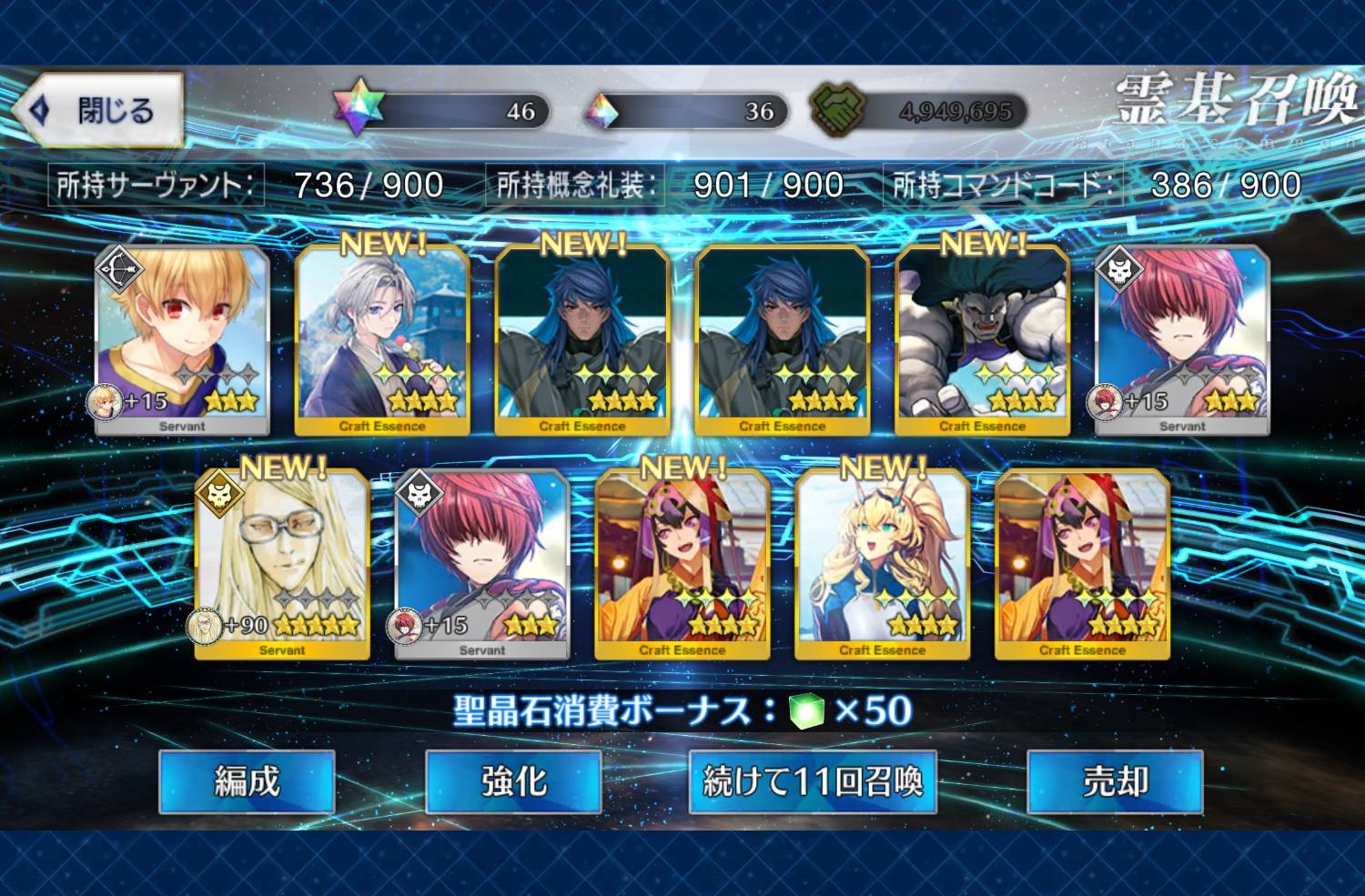Summon again with 続けて11回召喚

coord(813,781)
